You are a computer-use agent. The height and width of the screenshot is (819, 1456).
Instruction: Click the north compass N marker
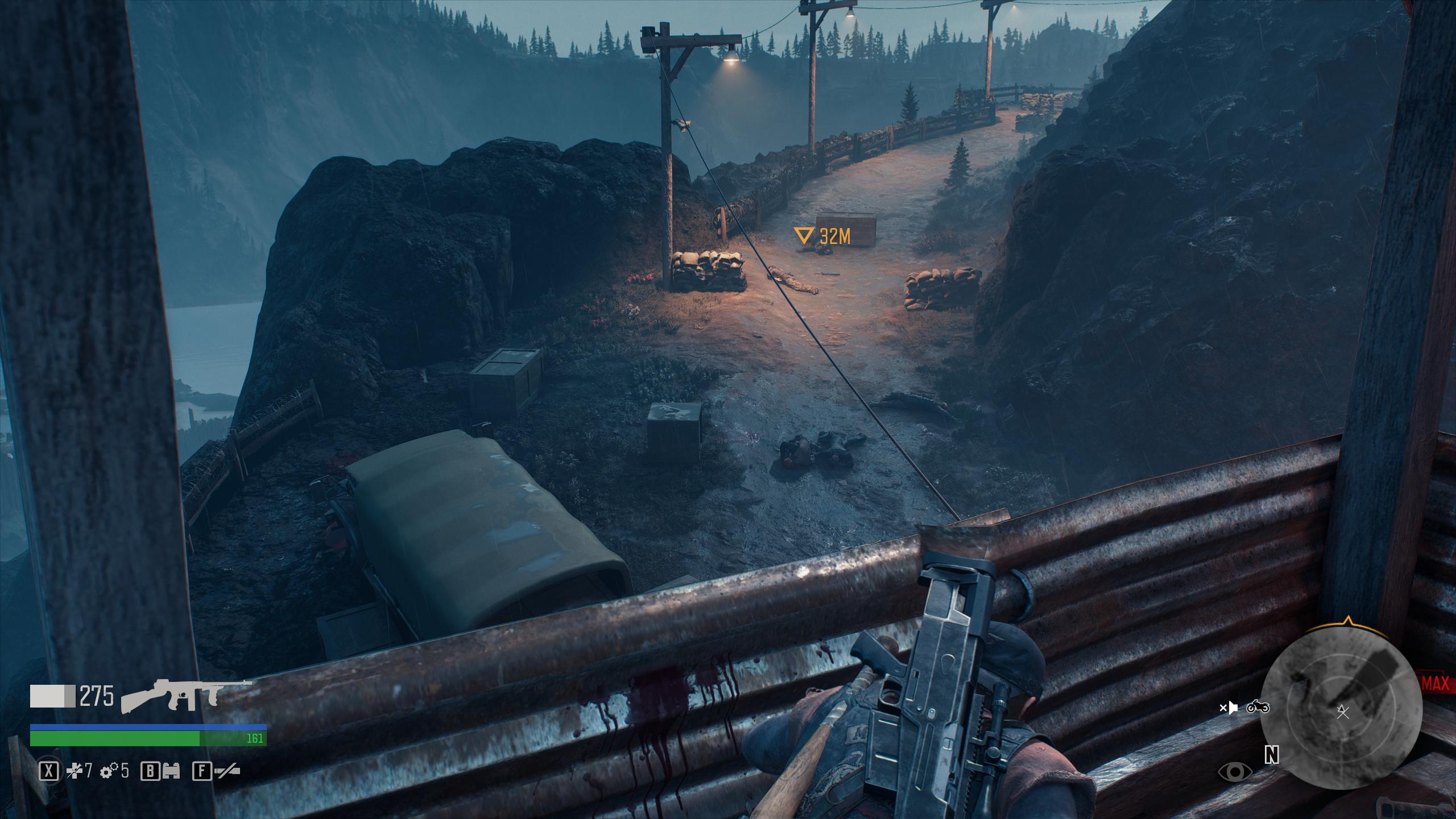(1271, 755)
